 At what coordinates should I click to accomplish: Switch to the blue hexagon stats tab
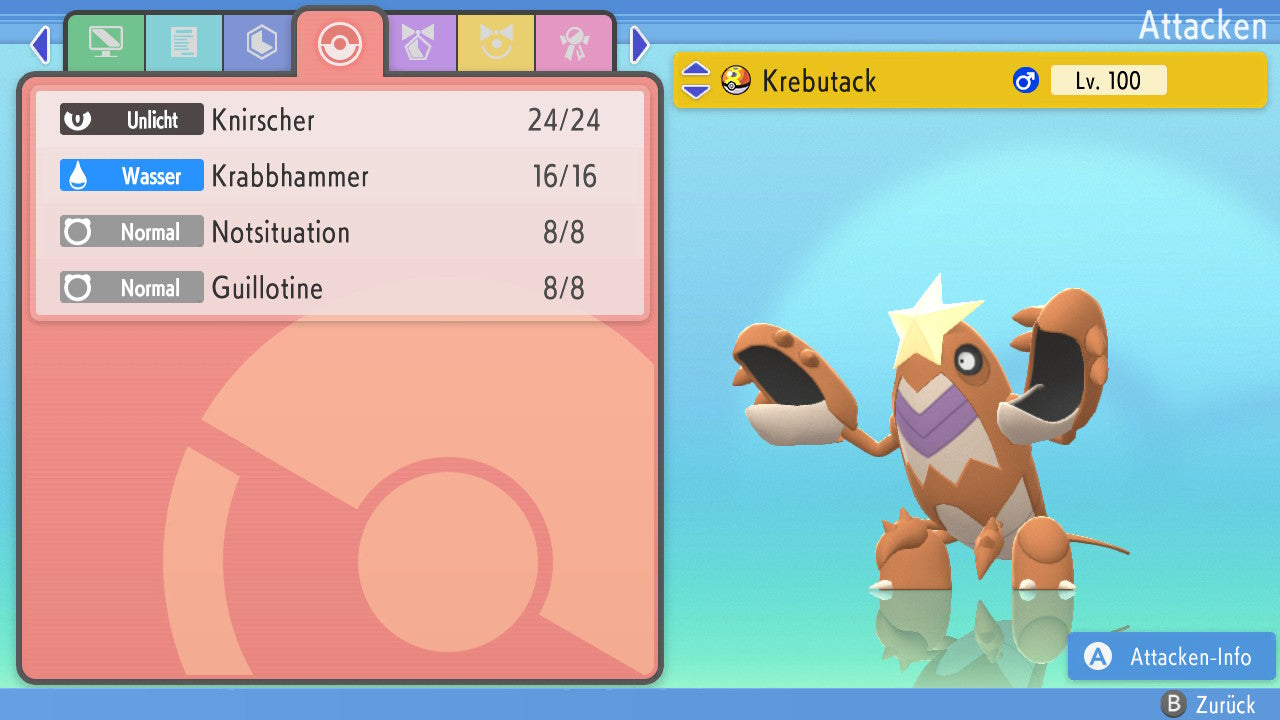pyautogui.click(x=261, y=43)
